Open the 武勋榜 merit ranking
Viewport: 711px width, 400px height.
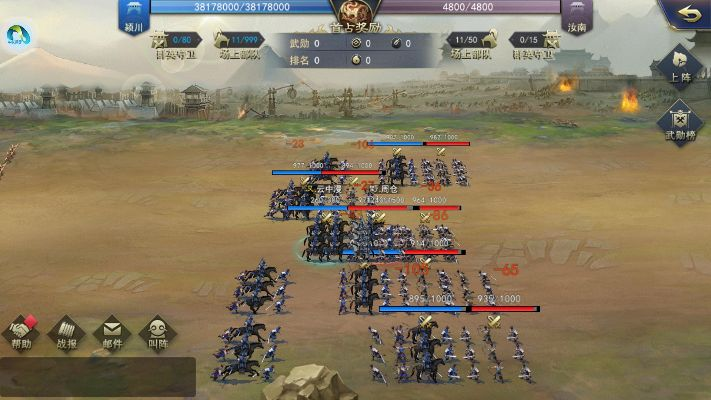(x=681, y=121)
